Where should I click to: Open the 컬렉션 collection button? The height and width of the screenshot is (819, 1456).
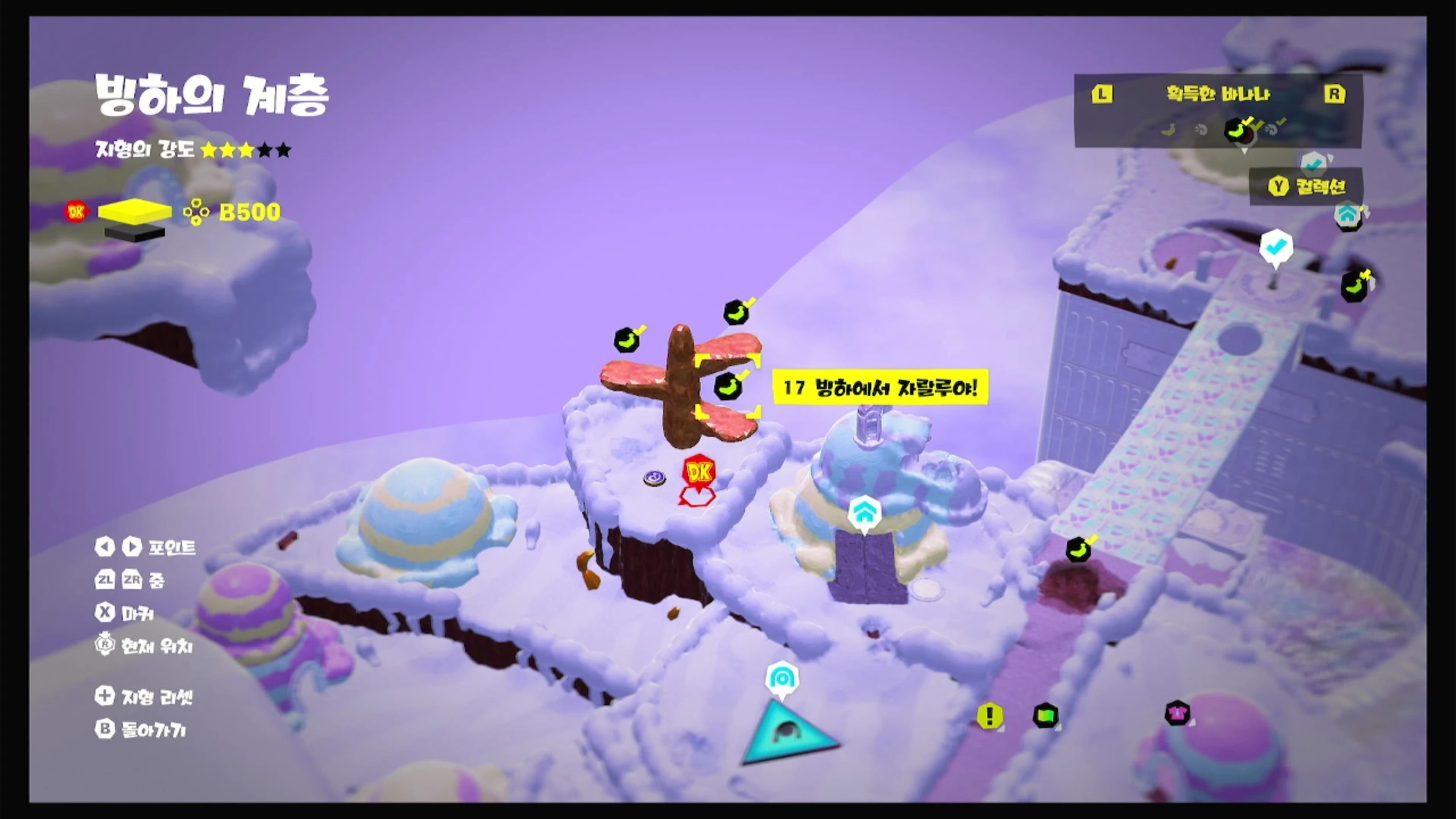click(x=1306, y=186)
